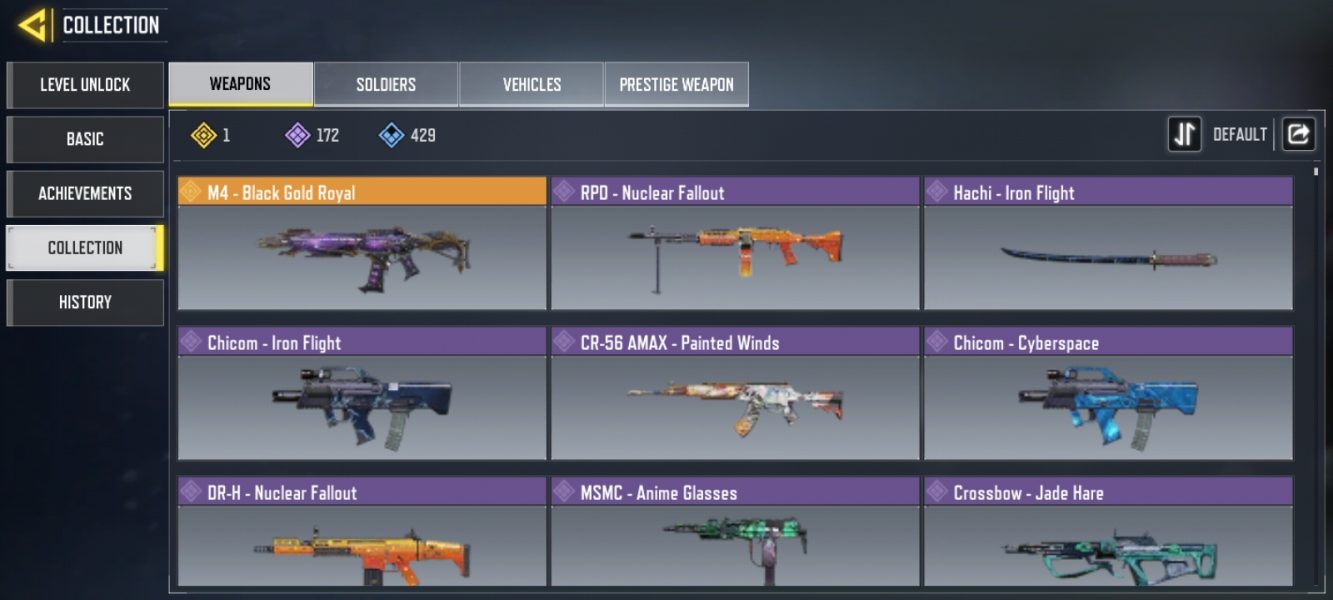
Task: Go back using the yellow arrow
Action: click(x=33, y=25)
